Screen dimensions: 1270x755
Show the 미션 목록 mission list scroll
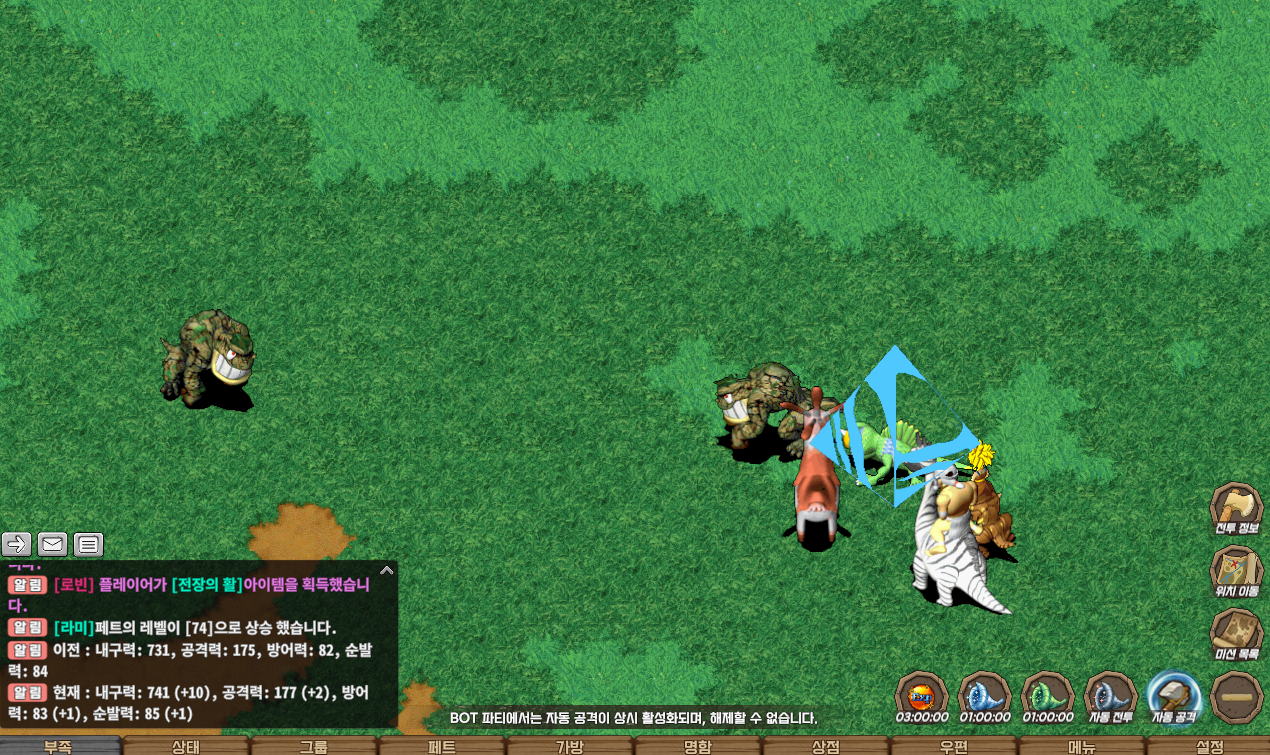point(1236,635)
